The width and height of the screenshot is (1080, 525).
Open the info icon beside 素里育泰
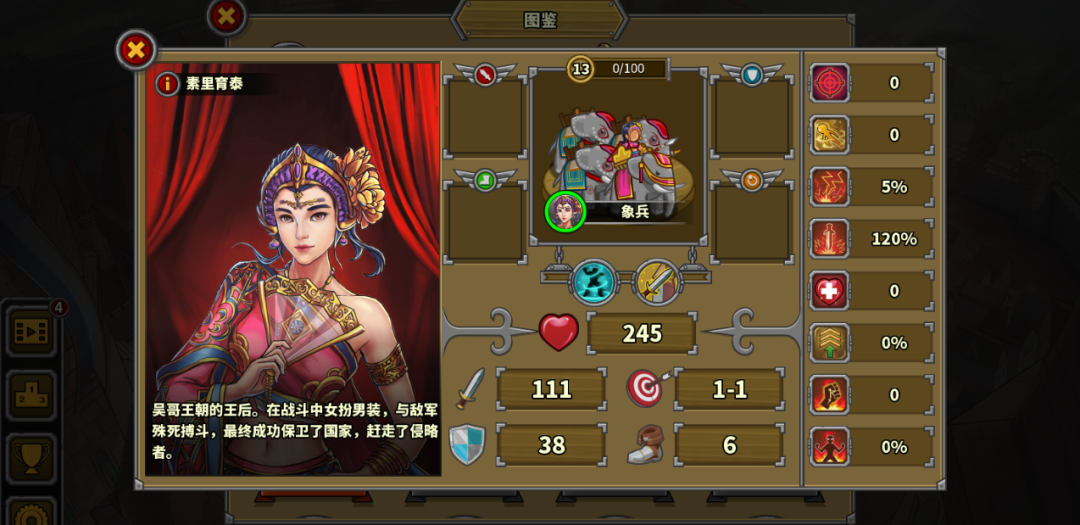pos(167,84)
